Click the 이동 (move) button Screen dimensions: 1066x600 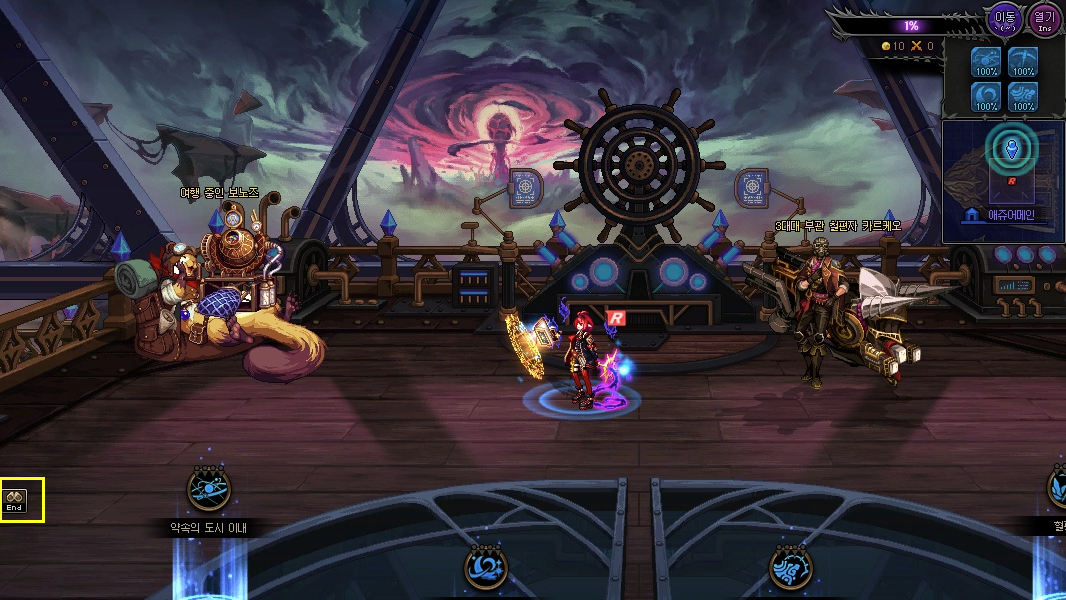1004,19
